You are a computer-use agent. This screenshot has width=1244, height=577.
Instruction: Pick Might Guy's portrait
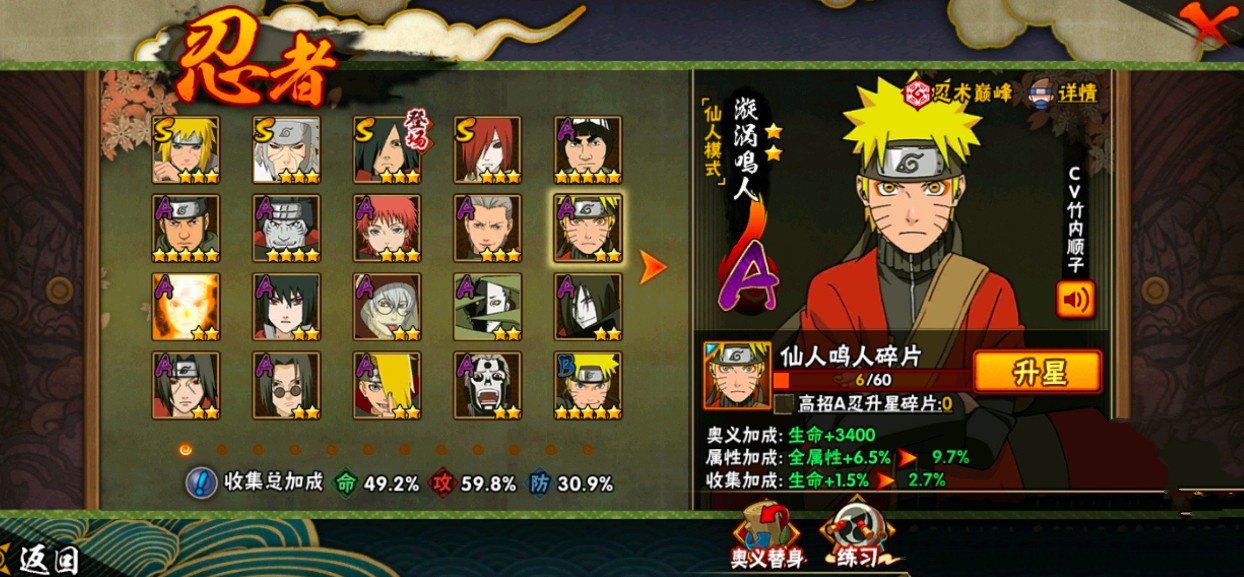tap(588, 150)
